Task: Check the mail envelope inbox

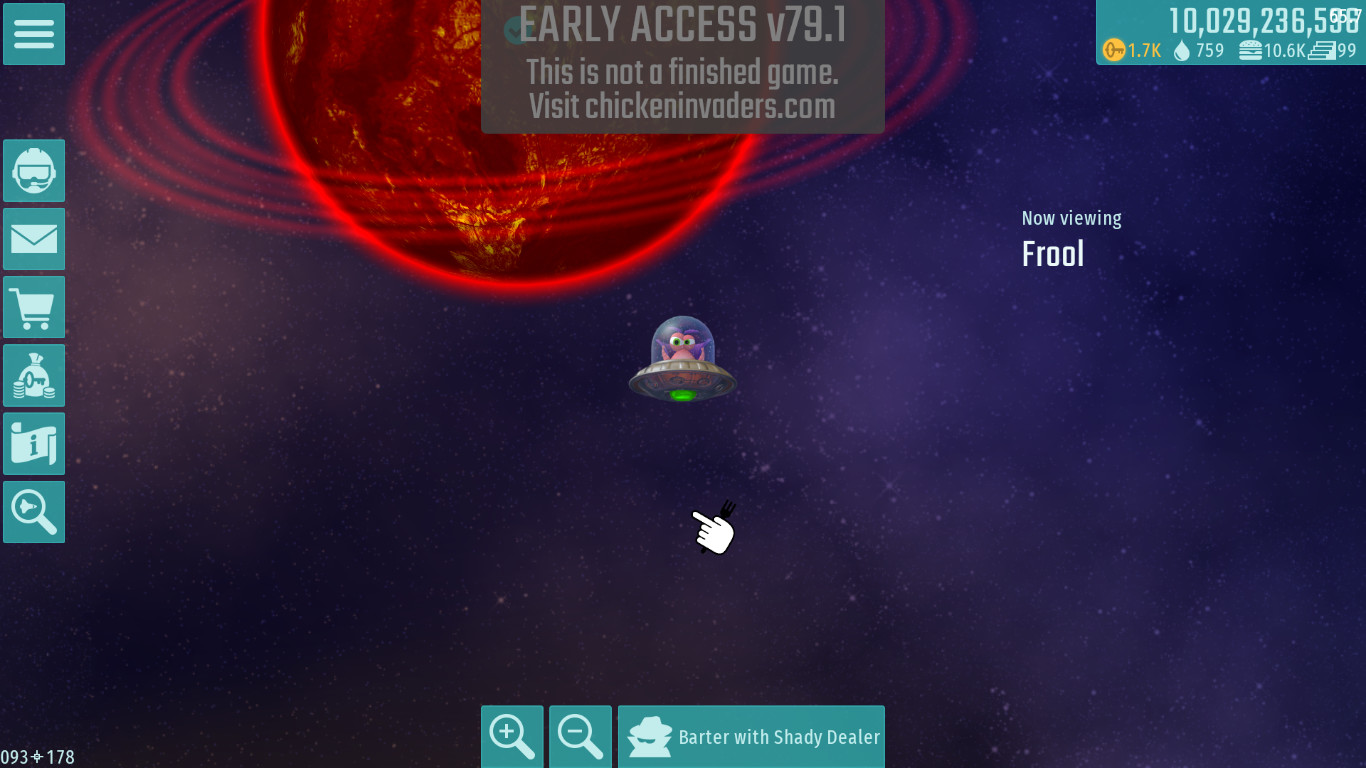Action: click(x=34, y=239)
